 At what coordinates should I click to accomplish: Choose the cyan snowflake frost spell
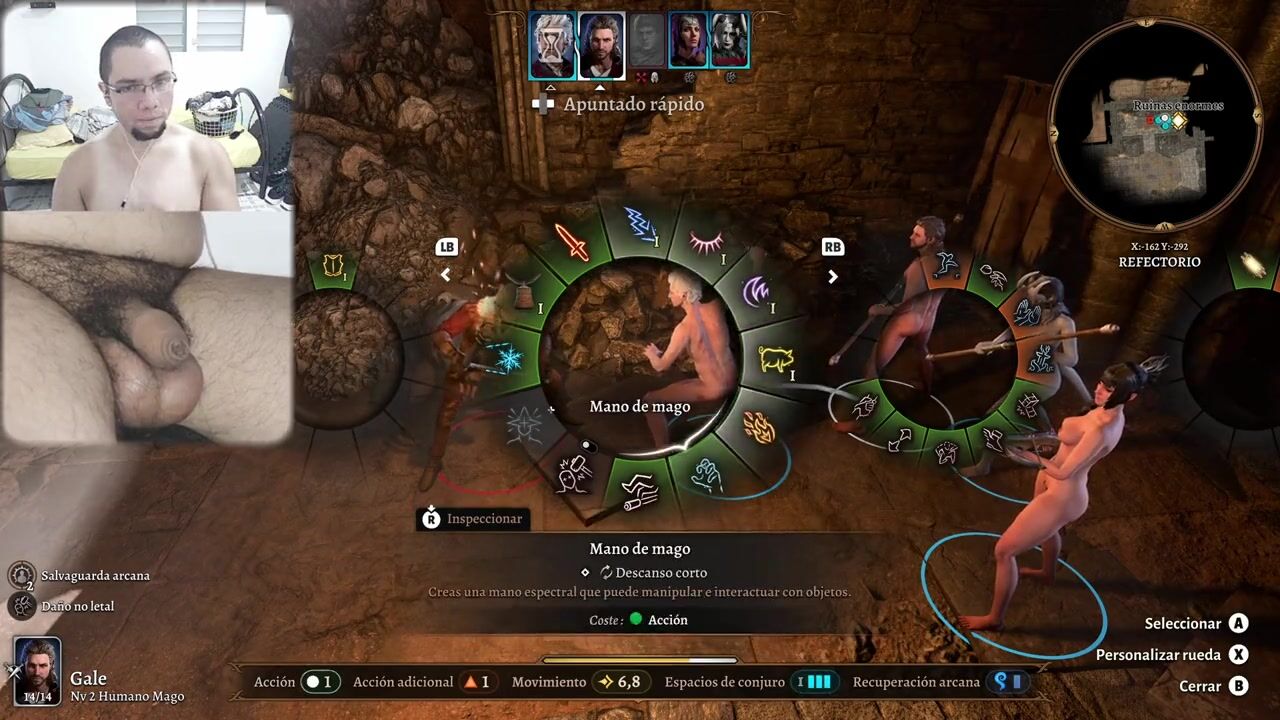[x=508, y=358]
